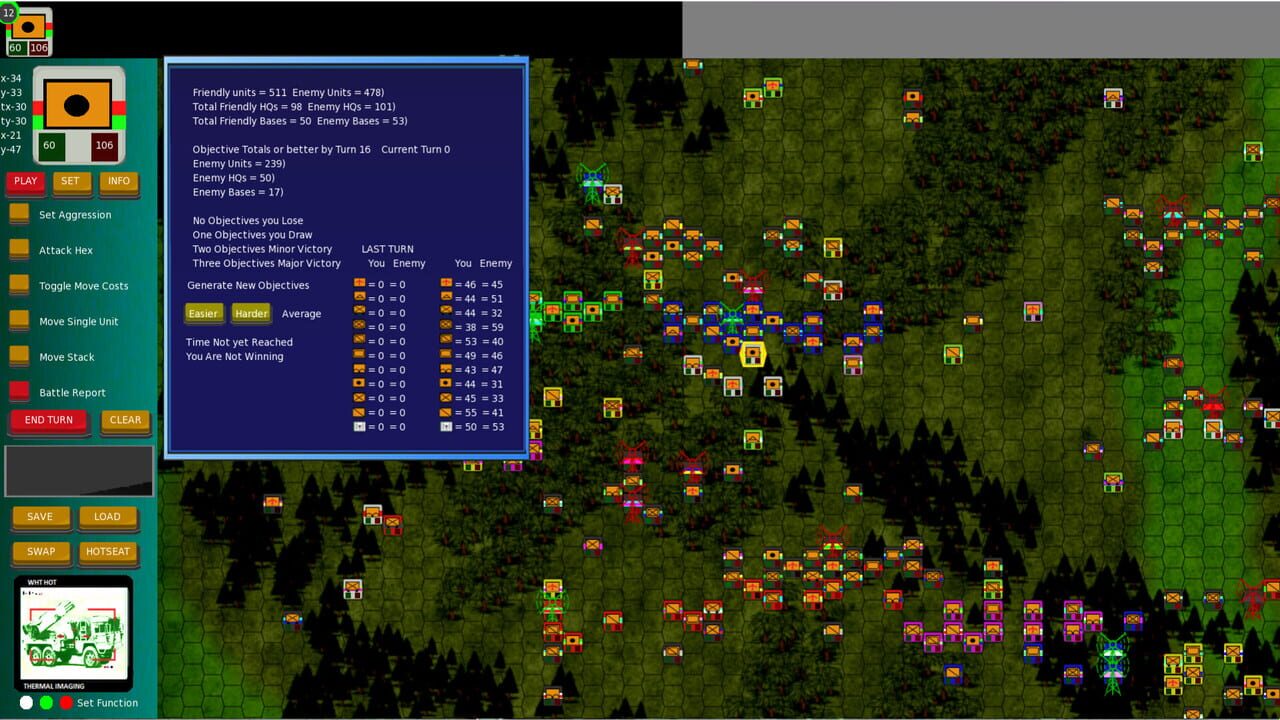Open the Battle Report via its red icon
The image size is (1280, 720).
pyautogui.click(x=17, y=392)
